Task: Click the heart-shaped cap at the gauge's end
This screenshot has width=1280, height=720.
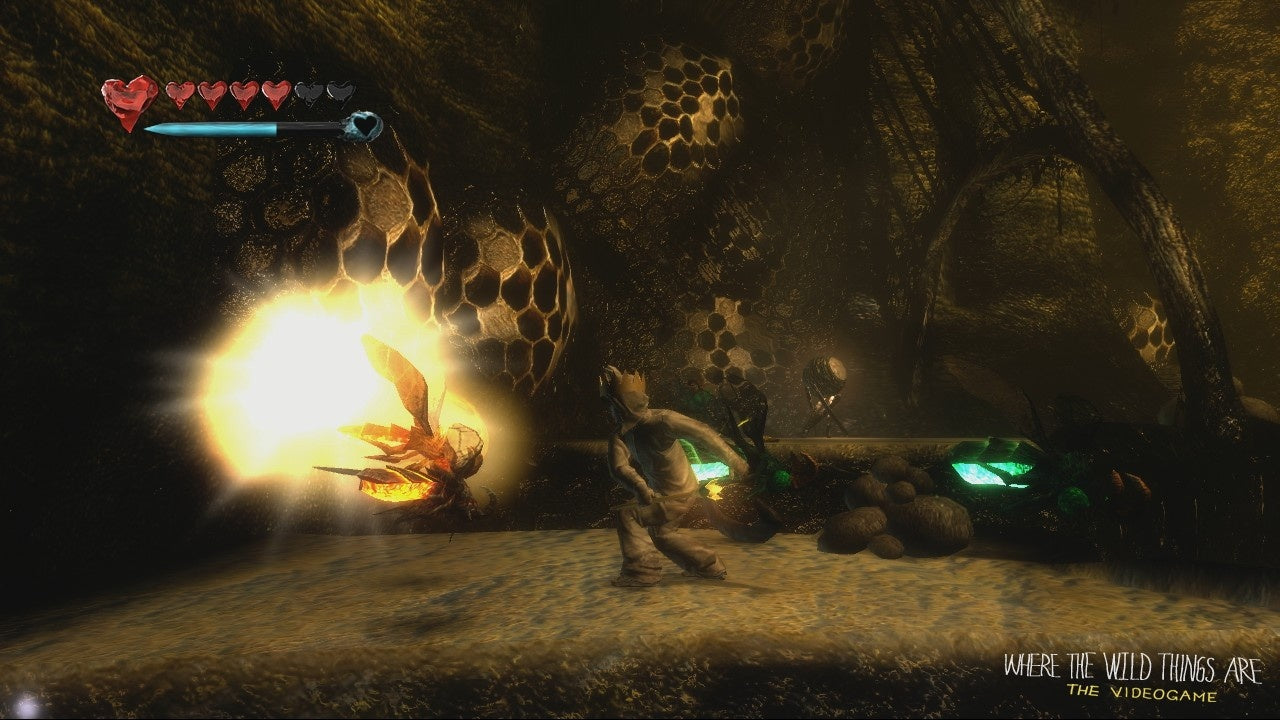Action: click(x=365, y=126)
